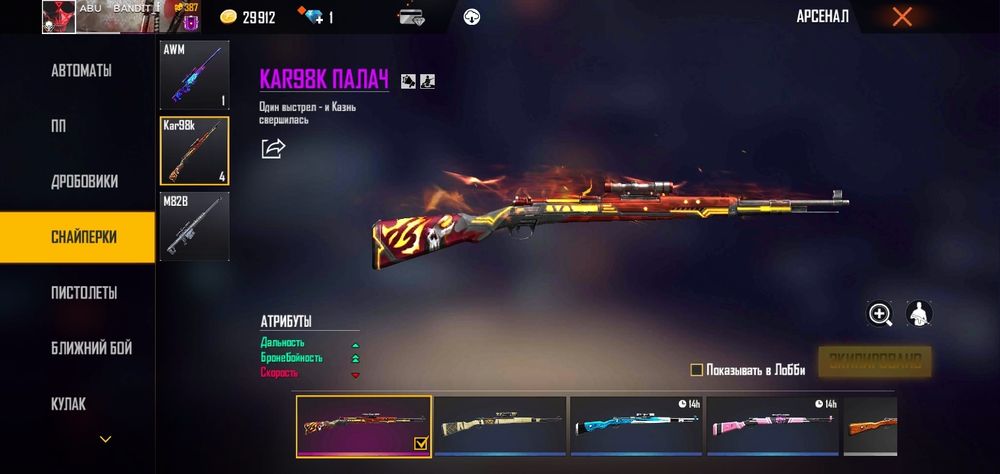
Task: Switch to the Автоматы category
Action: coord(81,71)
